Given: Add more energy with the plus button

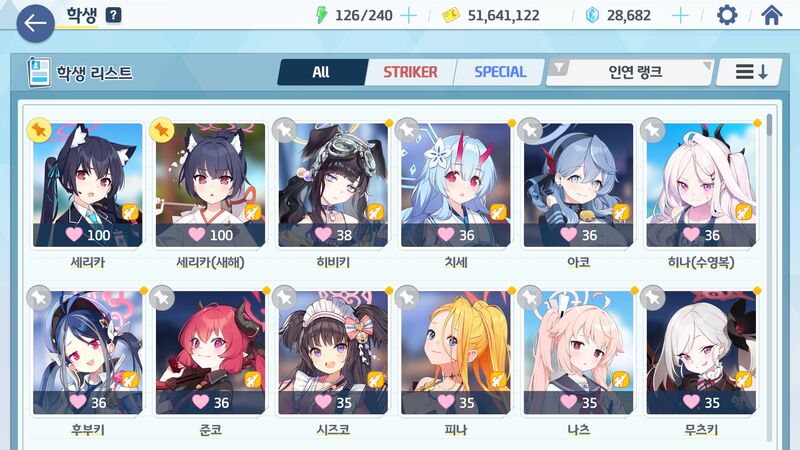Looking at the screenshot, I should click(408, 15).
